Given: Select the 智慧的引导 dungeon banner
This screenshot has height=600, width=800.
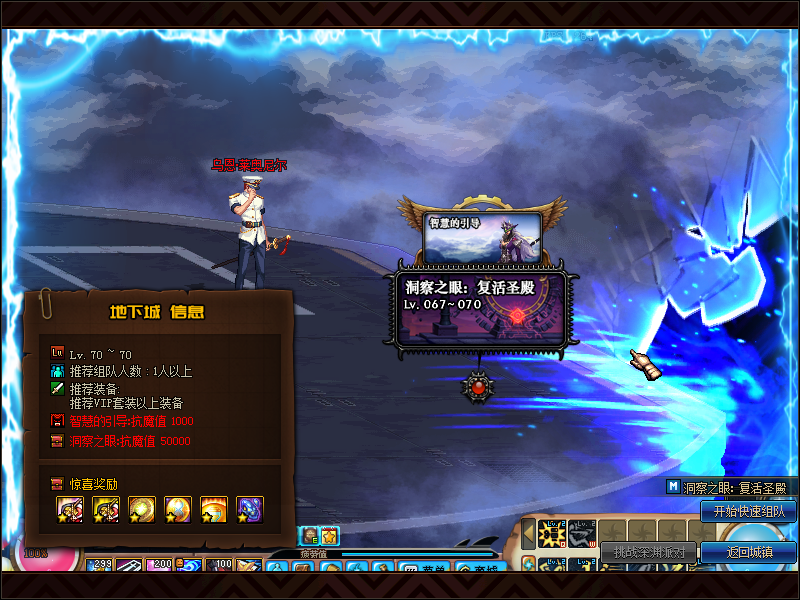Looking at the screenshot, I should click(x=484, y=237).
